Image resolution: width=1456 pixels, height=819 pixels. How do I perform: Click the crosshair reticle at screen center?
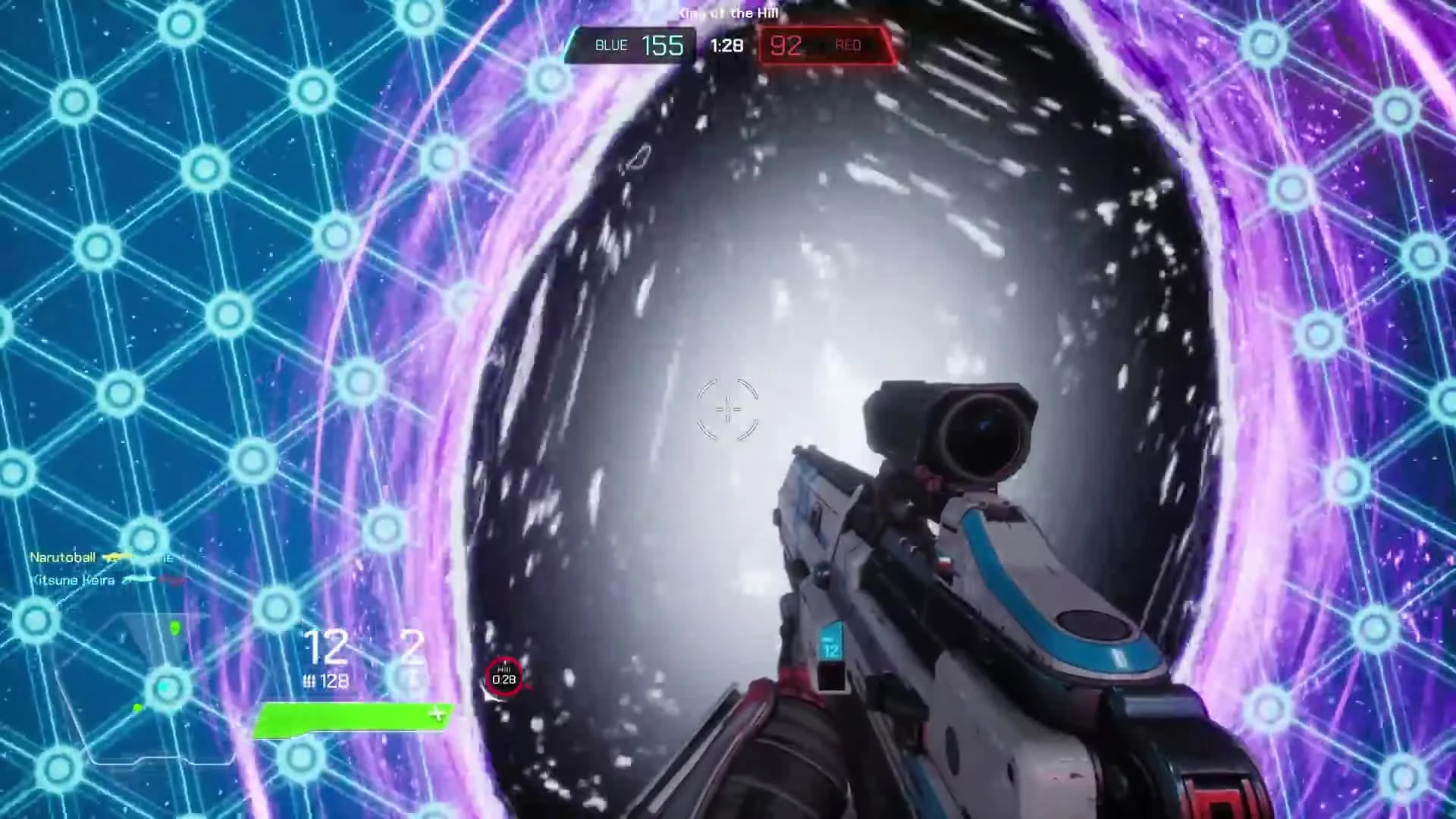click(x=726, y=409)
